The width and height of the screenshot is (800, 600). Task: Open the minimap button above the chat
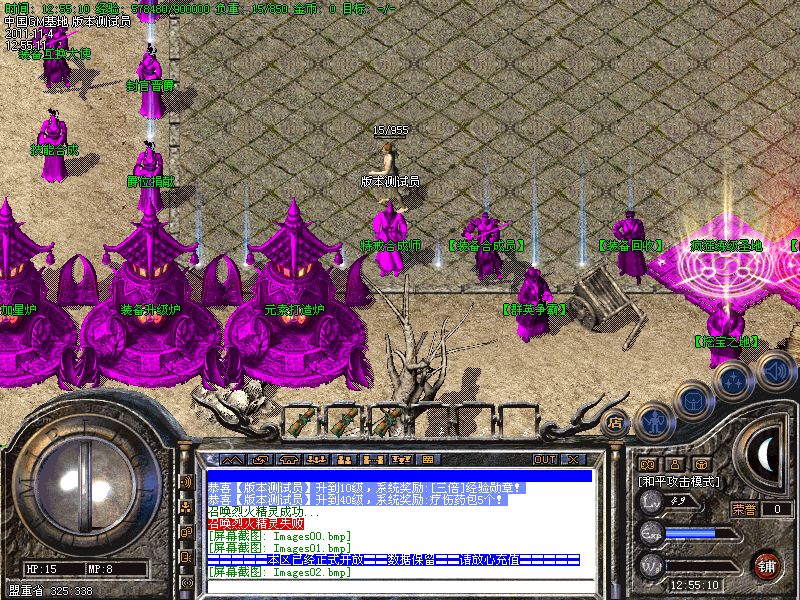(232, 459)
